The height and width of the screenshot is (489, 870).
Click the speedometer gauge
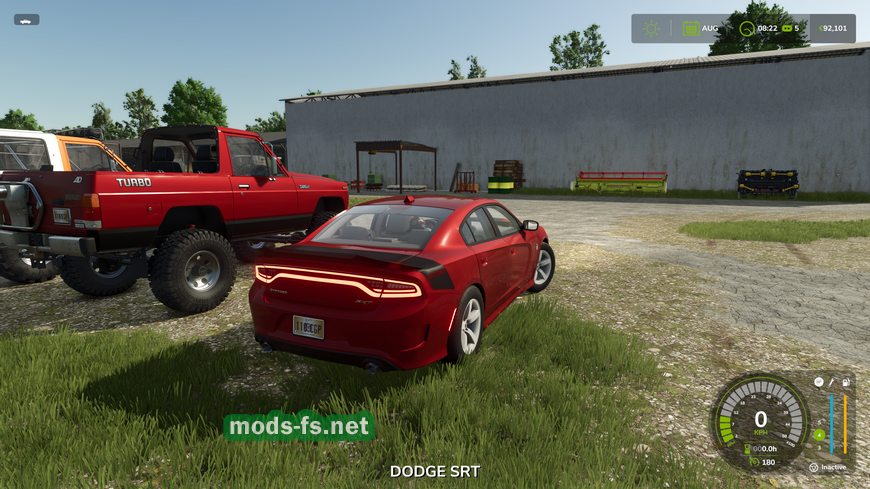pyautogui.click(x=760, y=420)
